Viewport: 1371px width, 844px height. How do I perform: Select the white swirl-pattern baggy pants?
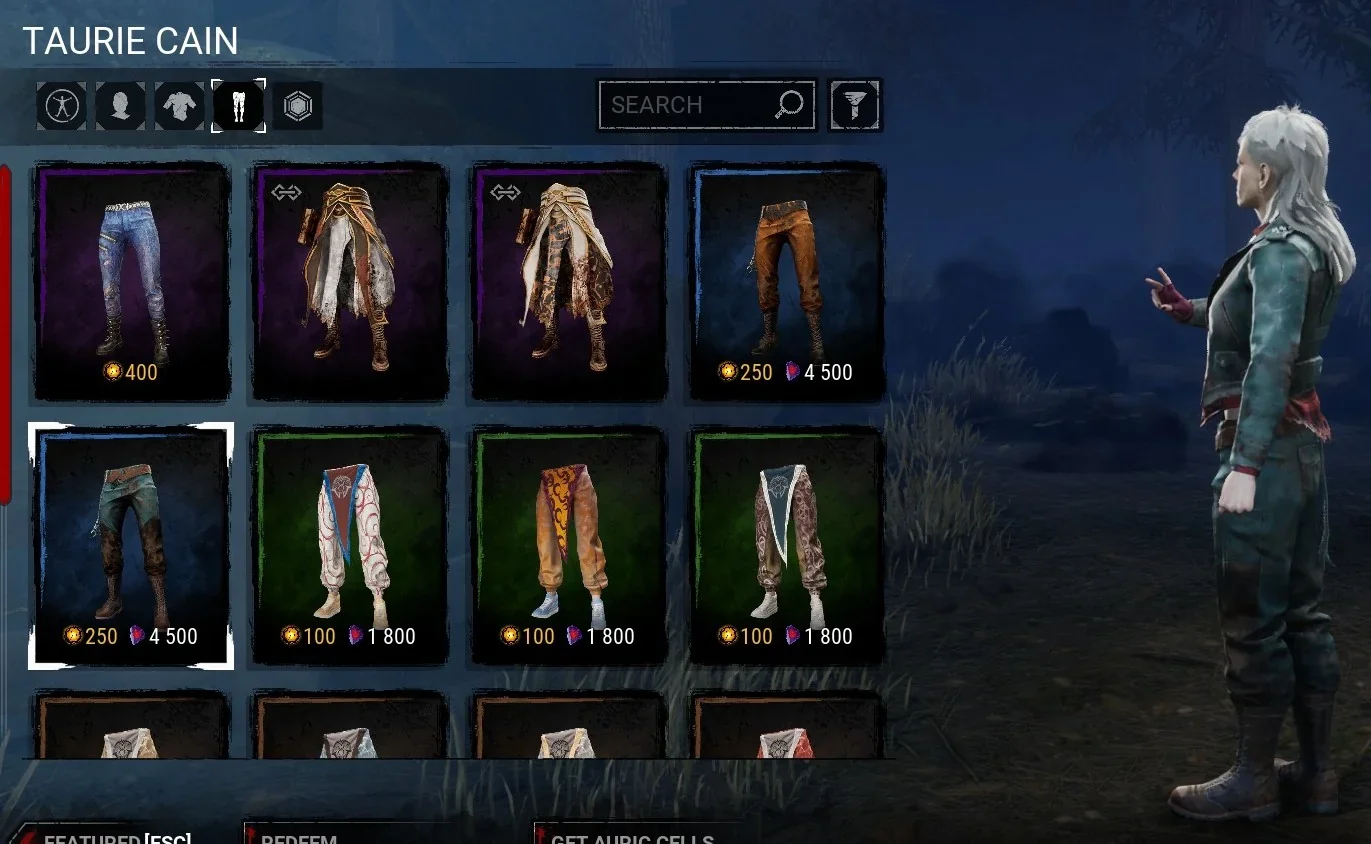[x=349, y=546]
